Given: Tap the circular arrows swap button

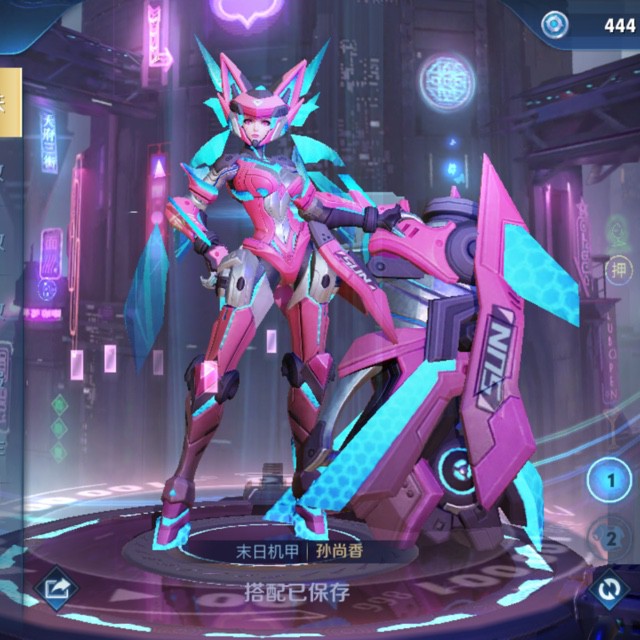Looking at the screenshot, I should [x=607, y=591].
